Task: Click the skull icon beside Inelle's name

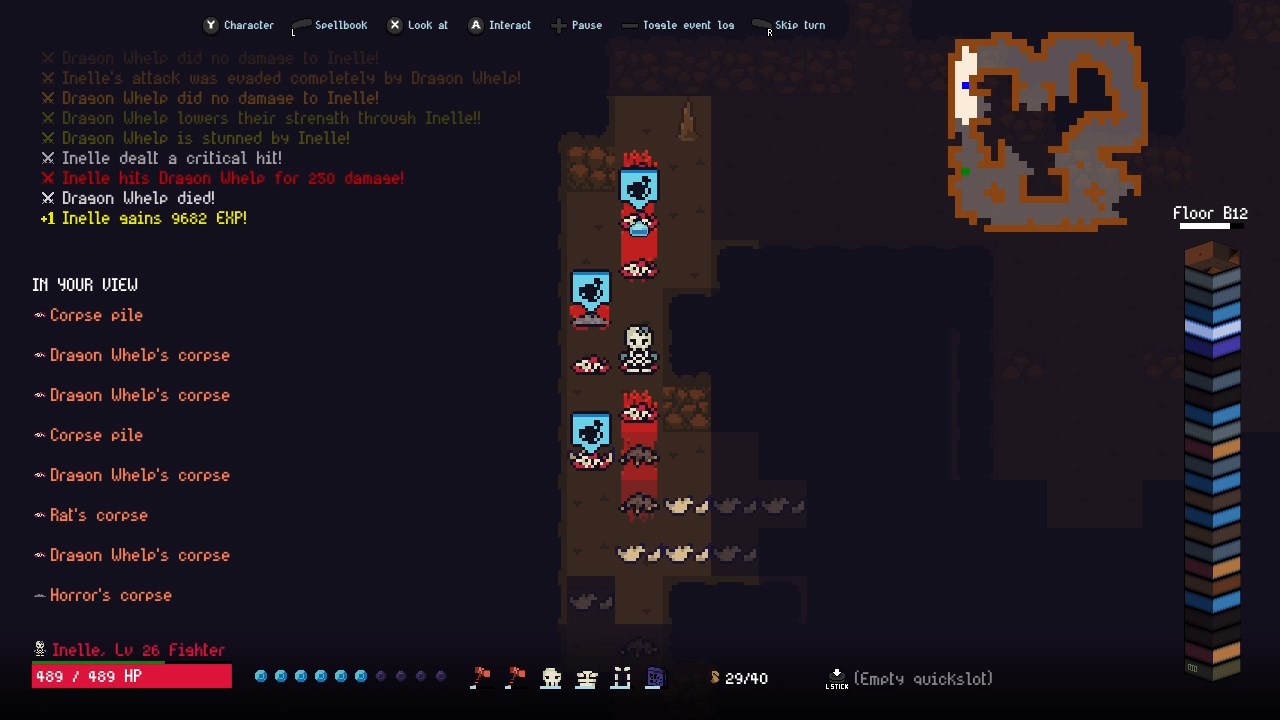Action: pos(38,649)
